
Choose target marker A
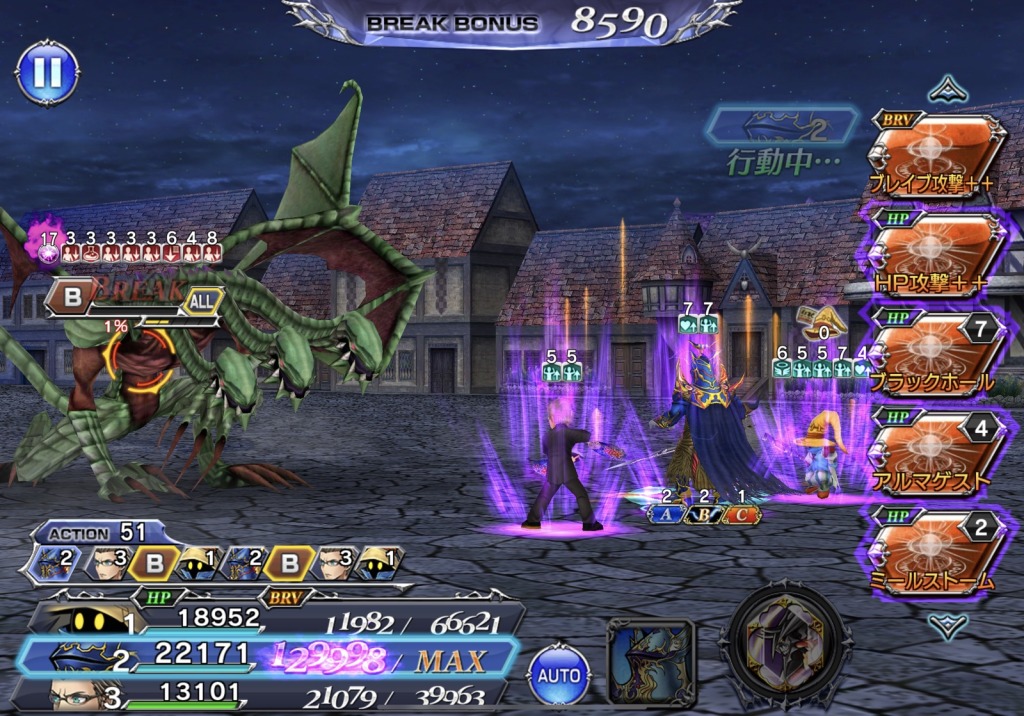665,515
